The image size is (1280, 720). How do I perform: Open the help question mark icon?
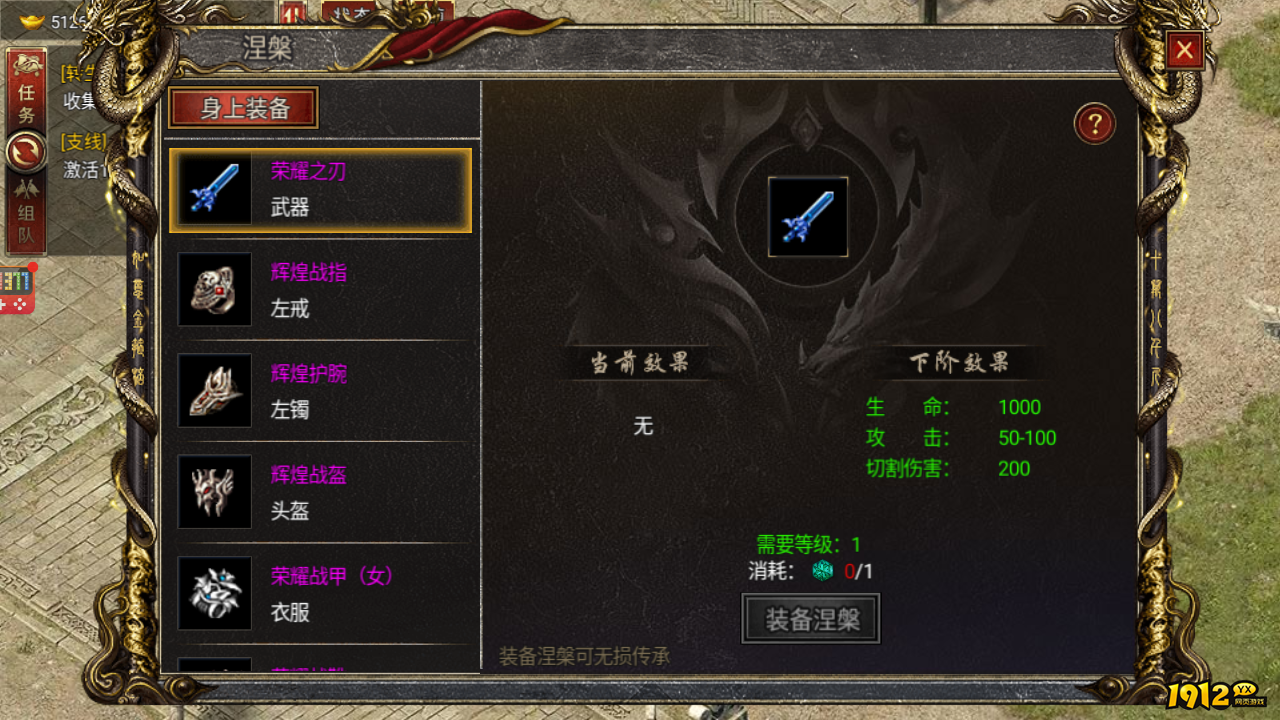1095,123
